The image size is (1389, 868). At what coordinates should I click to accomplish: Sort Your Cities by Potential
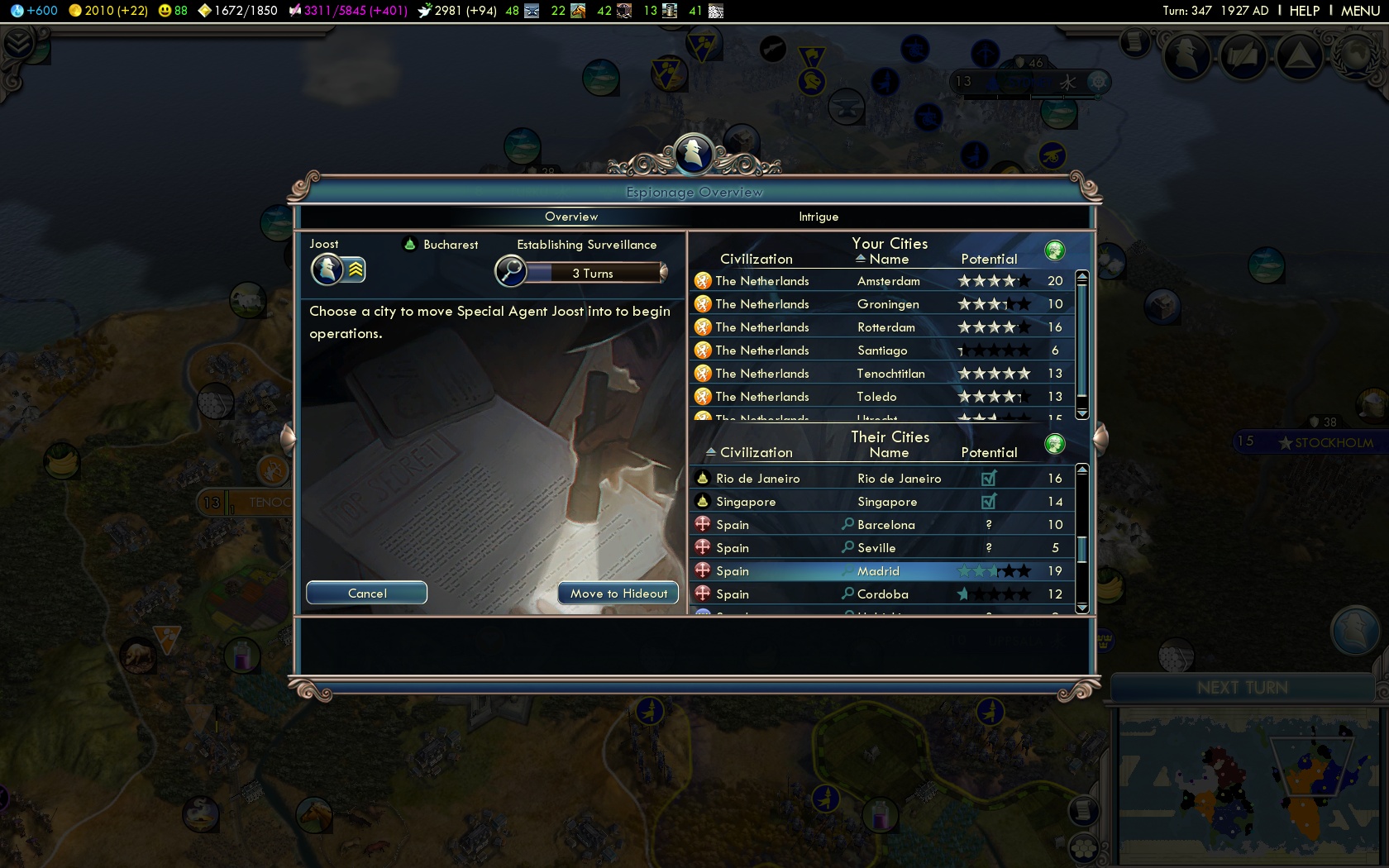989,260
